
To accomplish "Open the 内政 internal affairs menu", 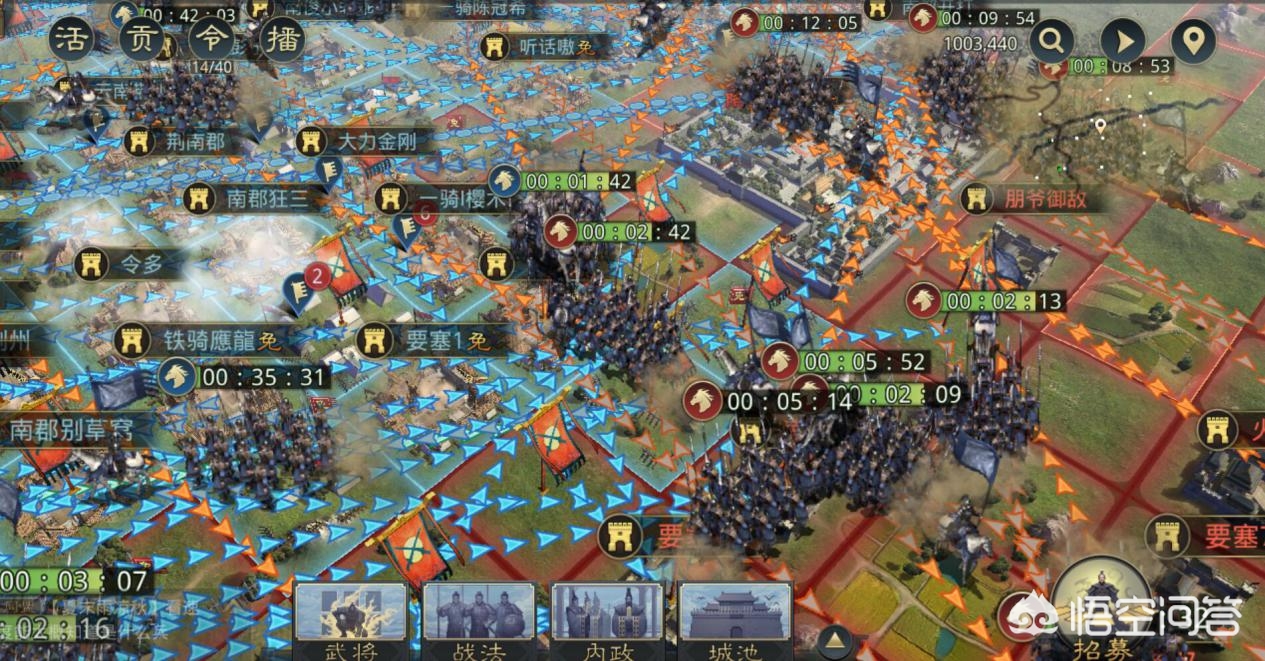I will (x=608, y=621).
